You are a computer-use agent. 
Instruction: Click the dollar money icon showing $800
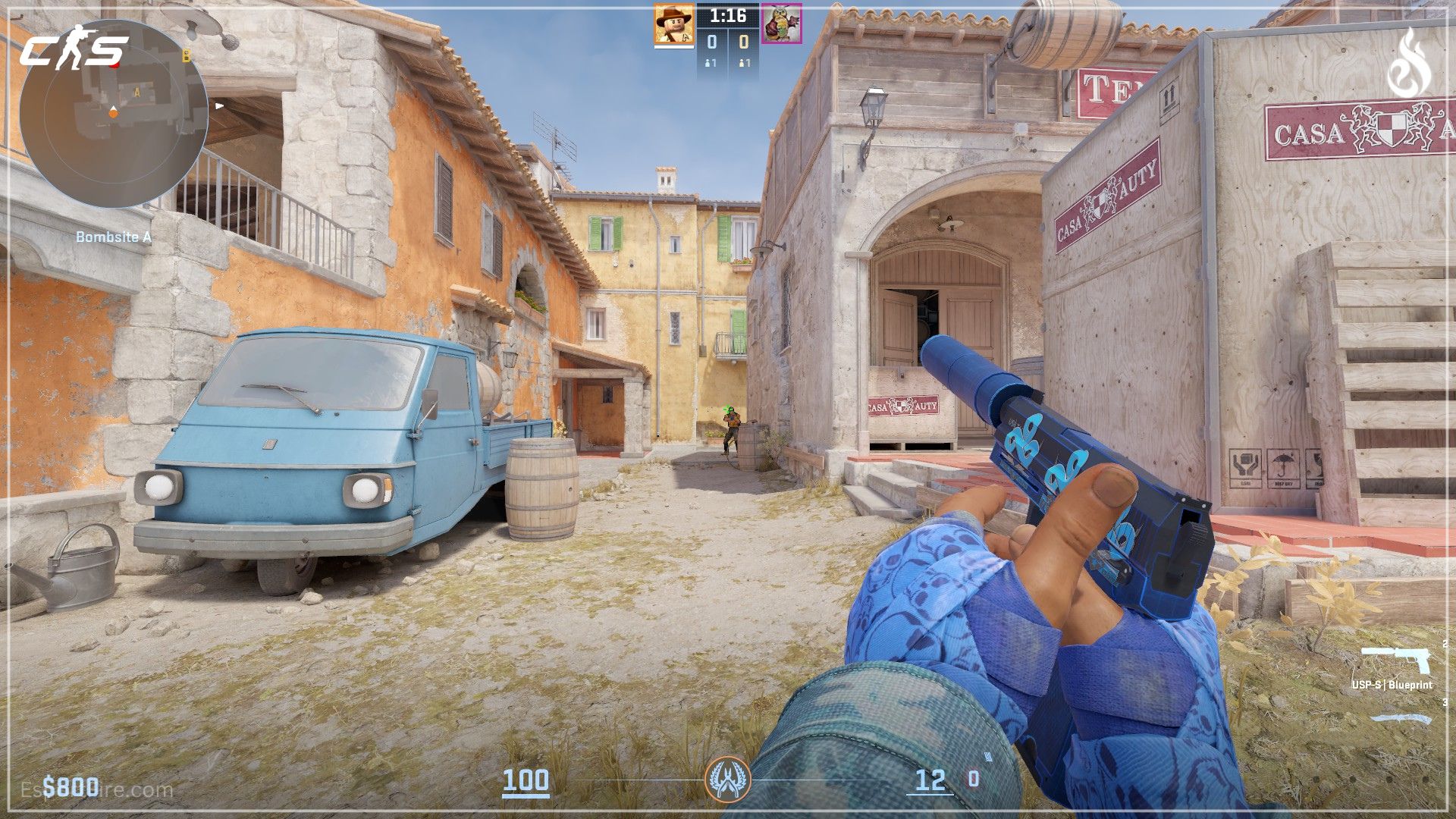[x=50, y=788]
